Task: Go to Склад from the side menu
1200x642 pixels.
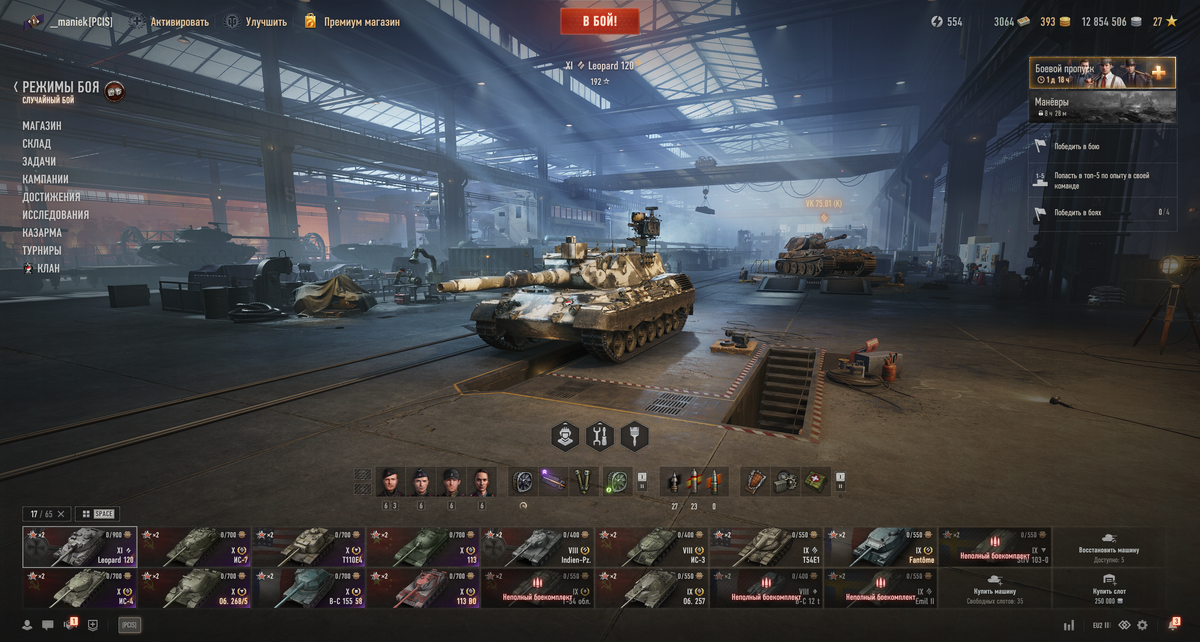Action: pyautogui.click(x=37, y=144)
